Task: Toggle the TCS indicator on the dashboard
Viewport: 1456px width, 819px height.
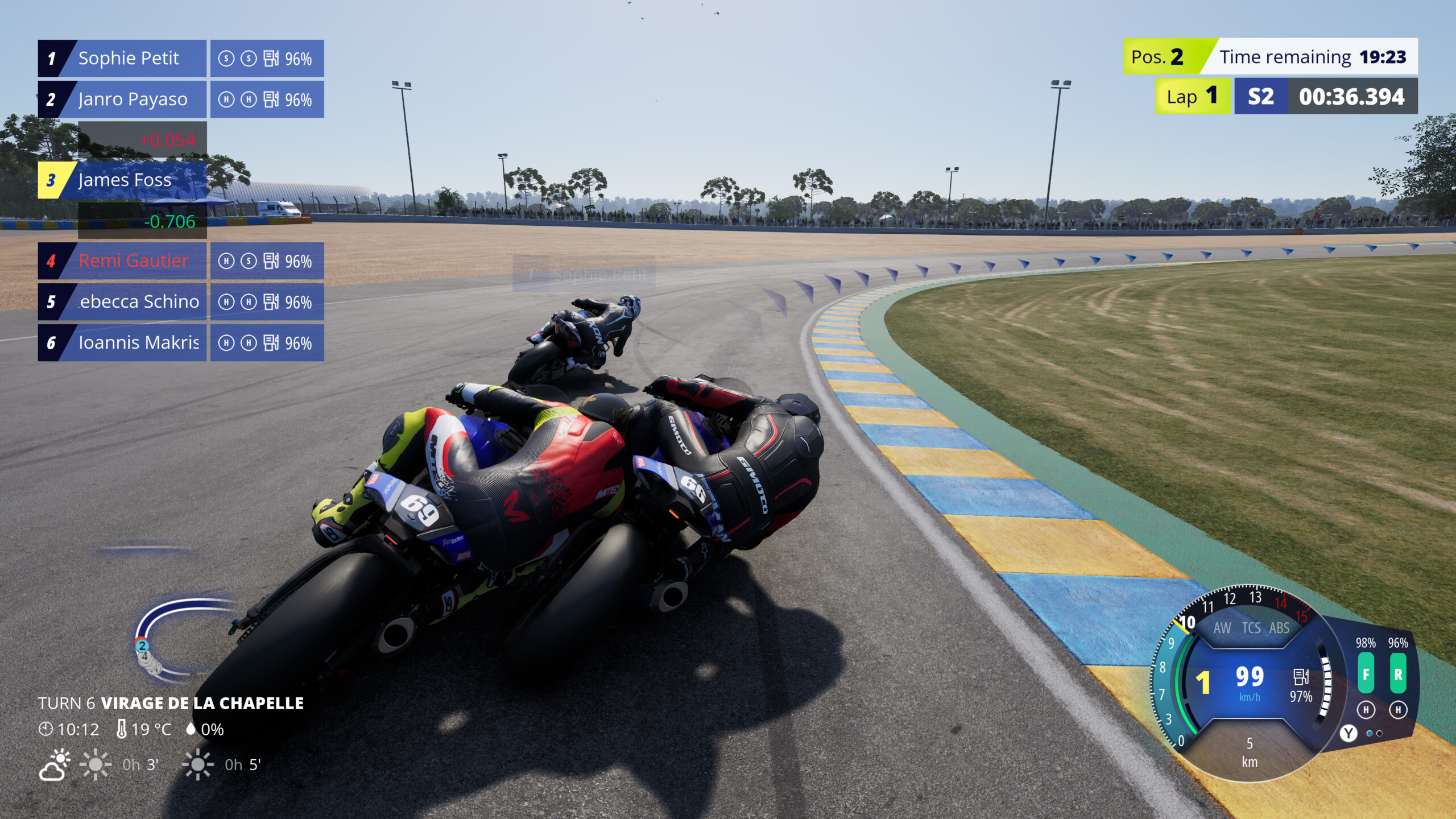Action: (1251, 628)
